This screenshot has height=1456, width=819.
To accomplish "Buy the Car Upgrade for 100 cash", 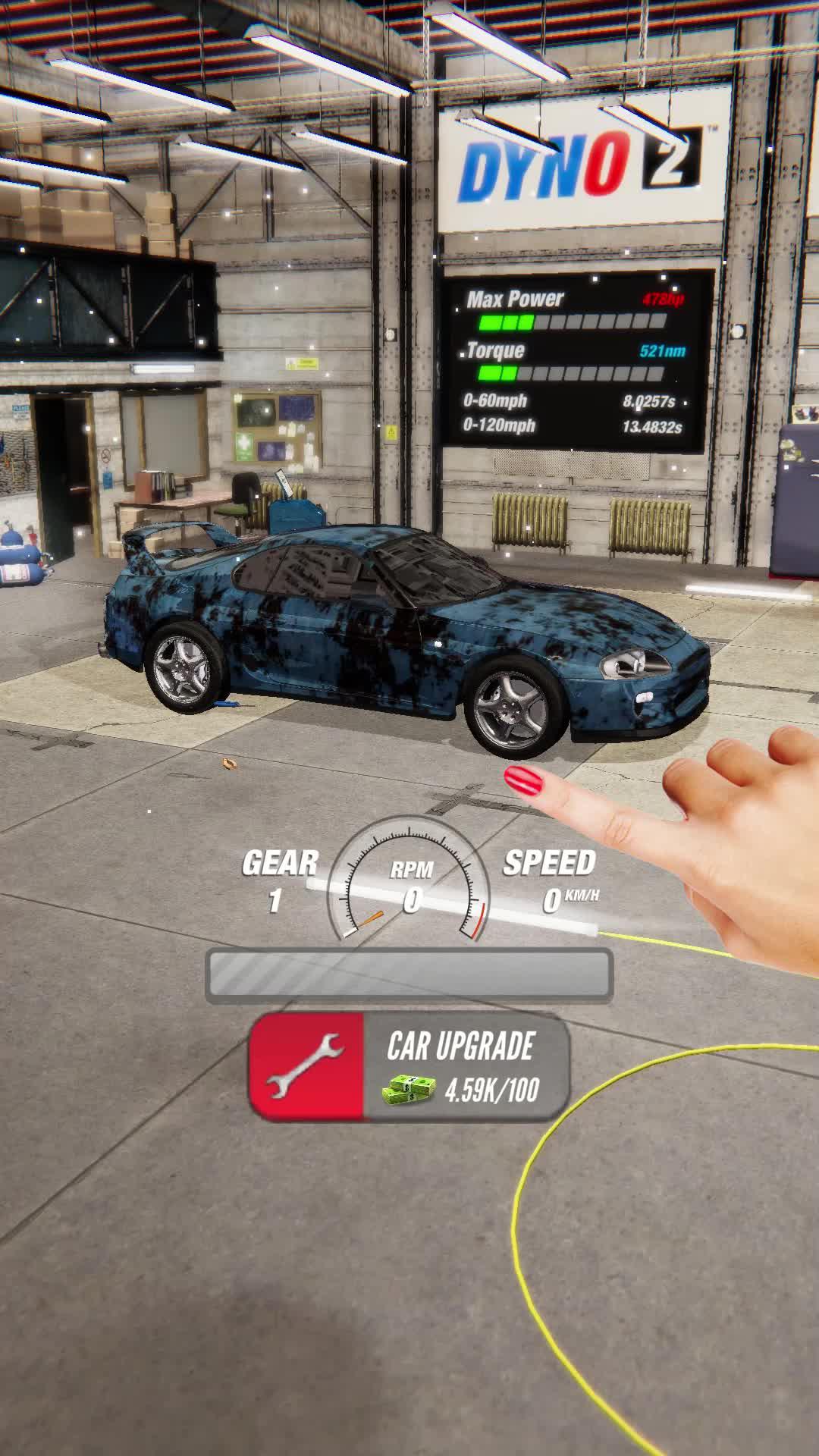I will coord(409,1068).
